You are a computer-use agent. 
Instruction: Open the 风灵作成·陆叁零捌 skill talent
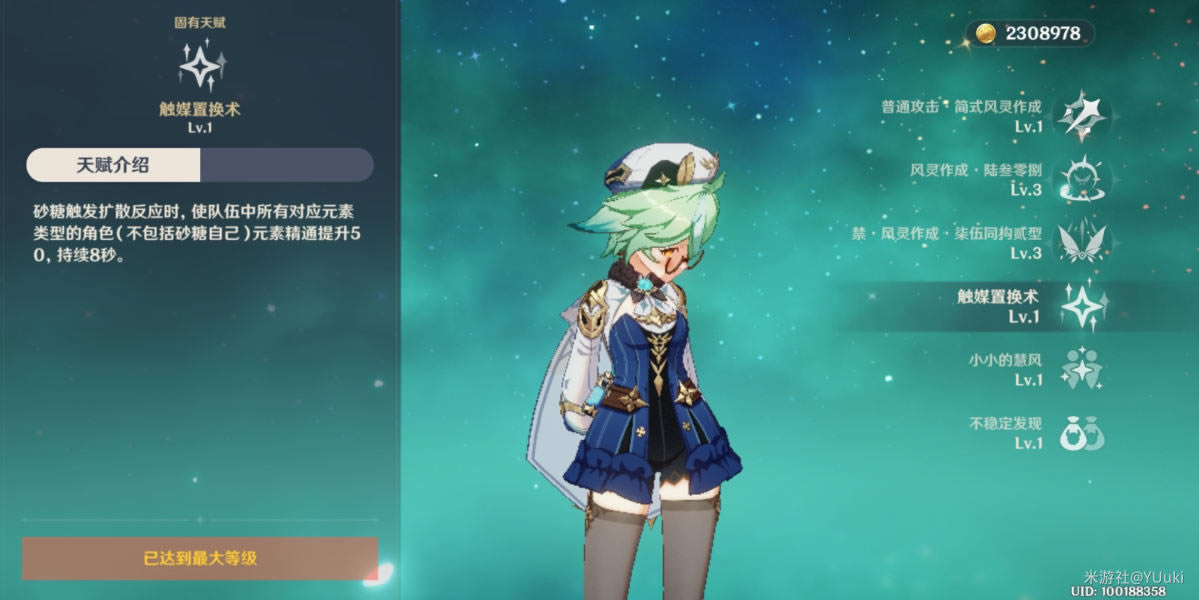[1080, 179]
